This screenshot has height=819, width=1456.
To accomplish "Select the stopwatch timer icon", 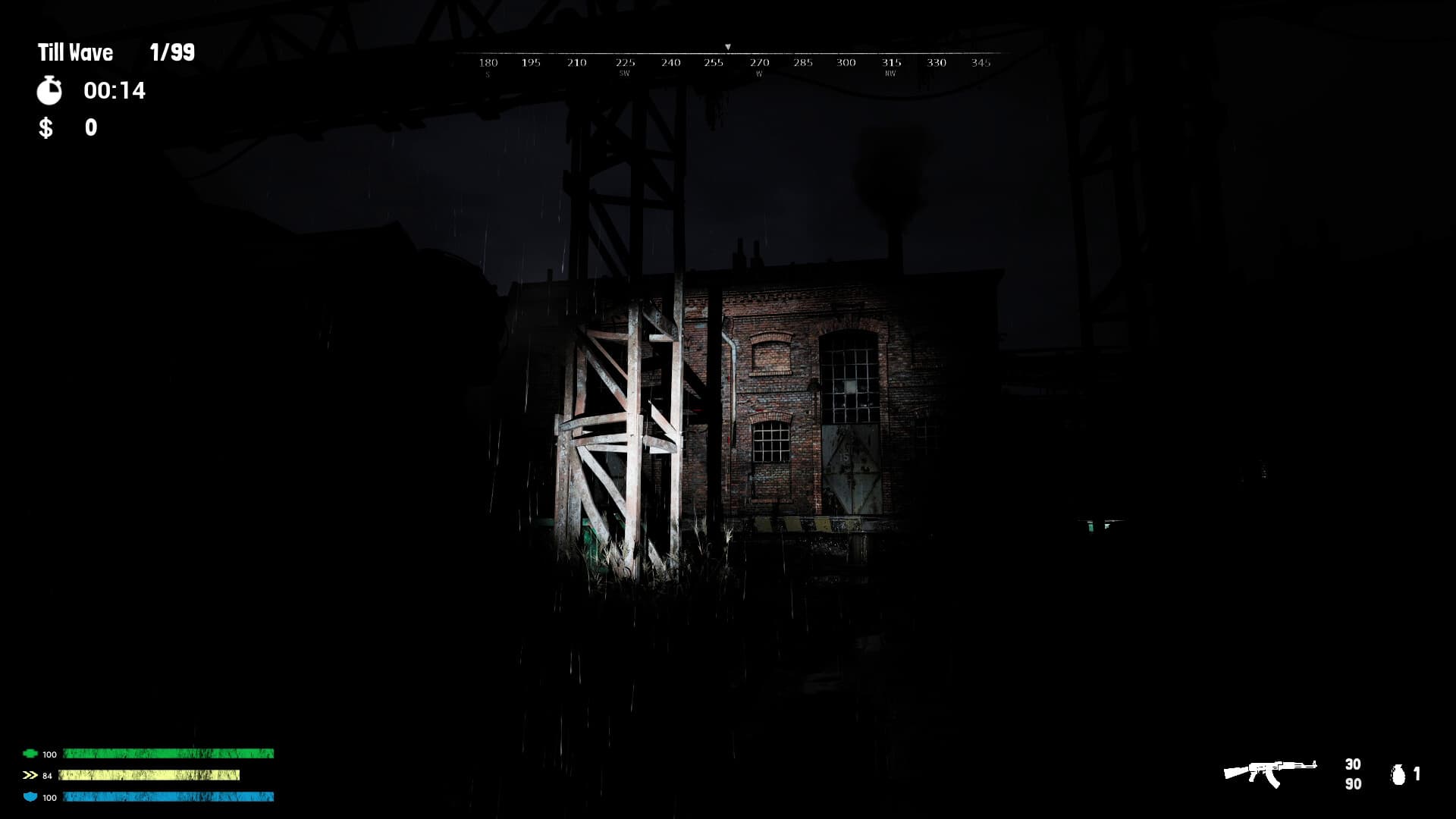I will tap(49, 91).
